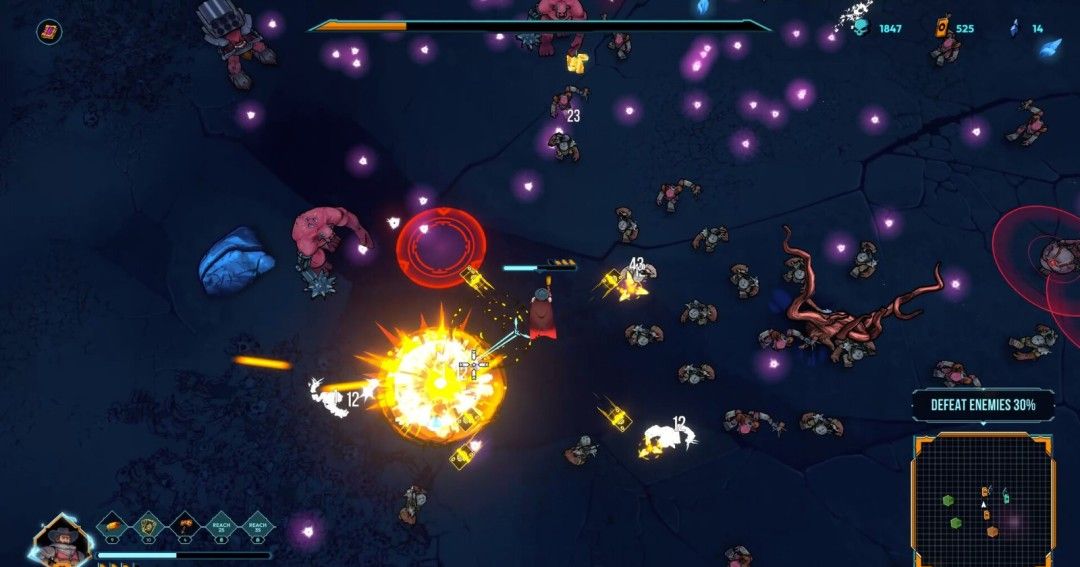Open the spellbook icon in the corner
Viewport: 1080px width, 567px height.
tap(48, 32)
